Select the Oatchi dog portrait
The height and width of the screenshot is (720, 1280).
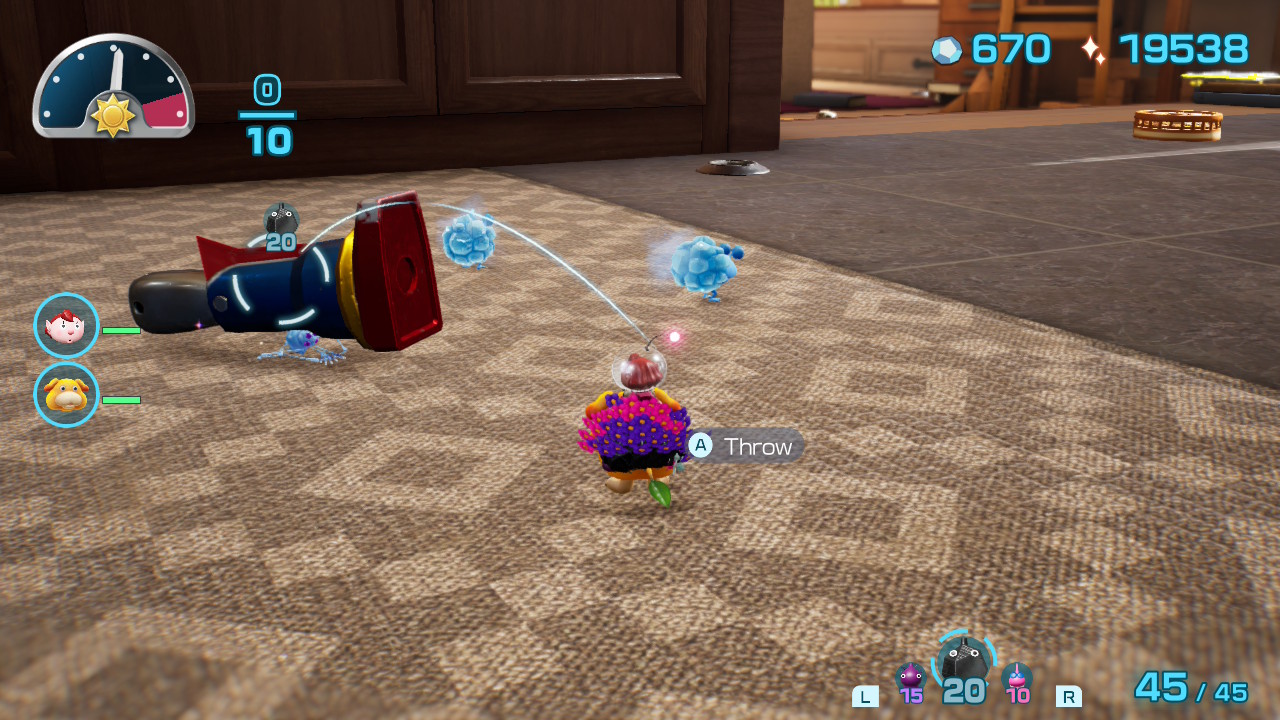click(66, 395)
